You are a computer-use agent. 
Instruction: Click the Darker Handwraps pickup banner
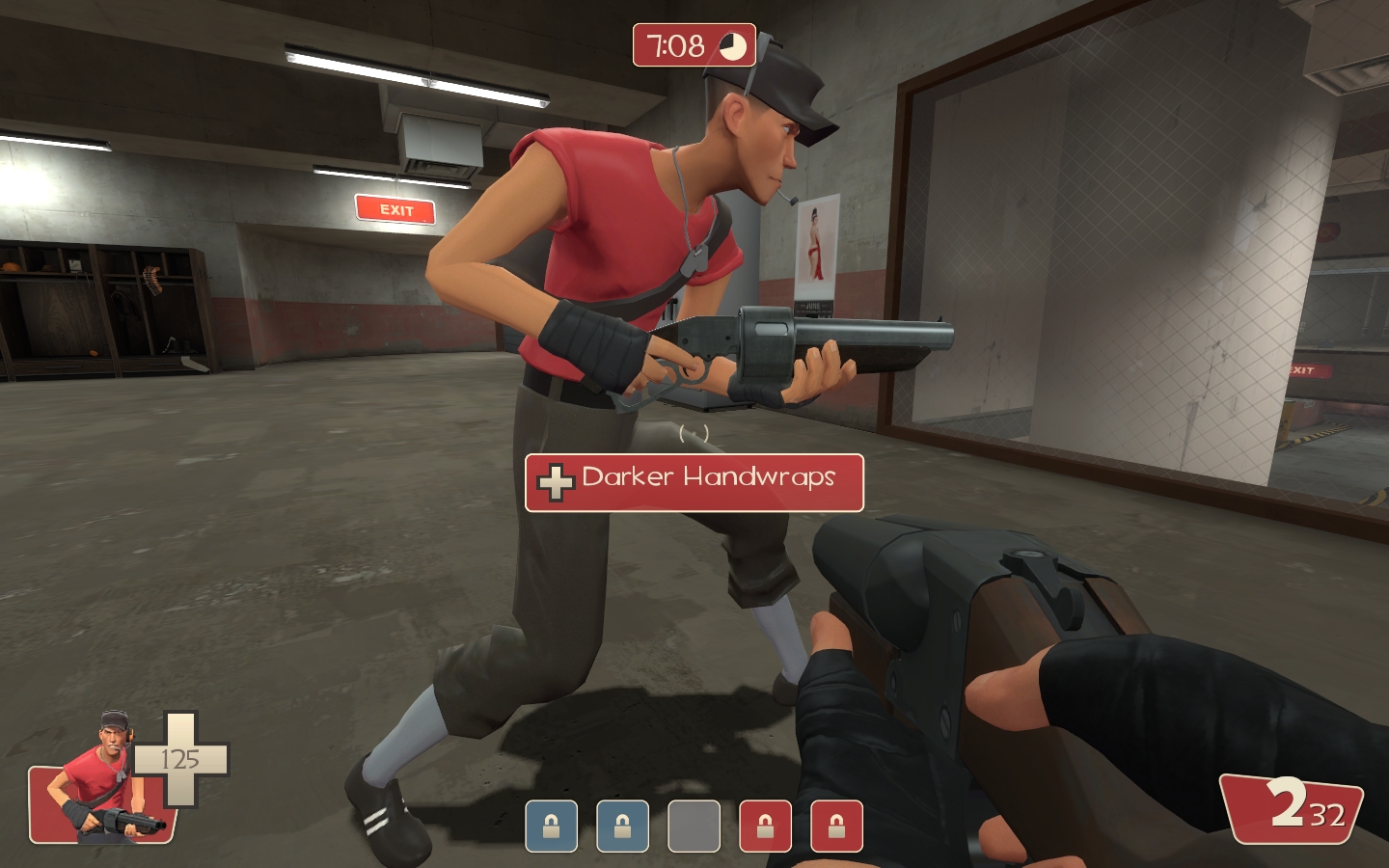(x=694, y=481)
